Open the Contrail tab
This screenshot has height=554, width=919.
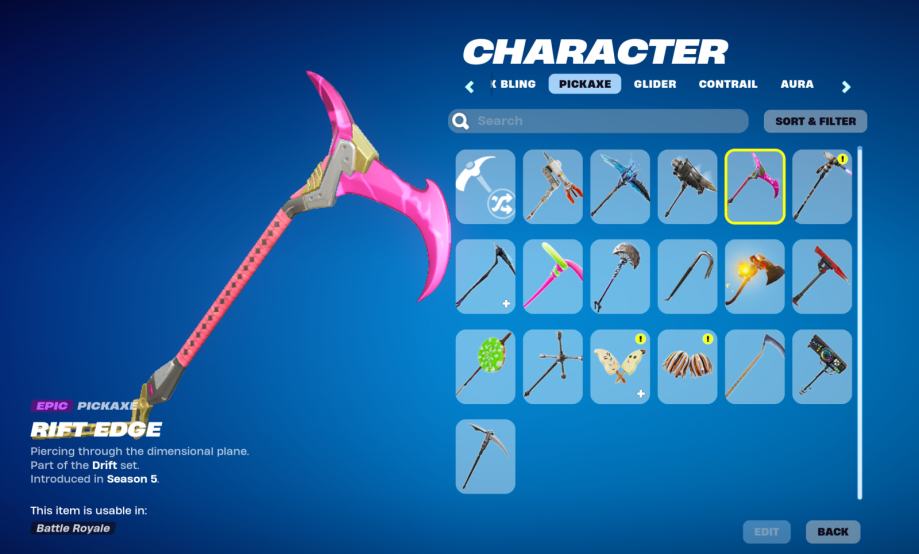coord(728,84)
